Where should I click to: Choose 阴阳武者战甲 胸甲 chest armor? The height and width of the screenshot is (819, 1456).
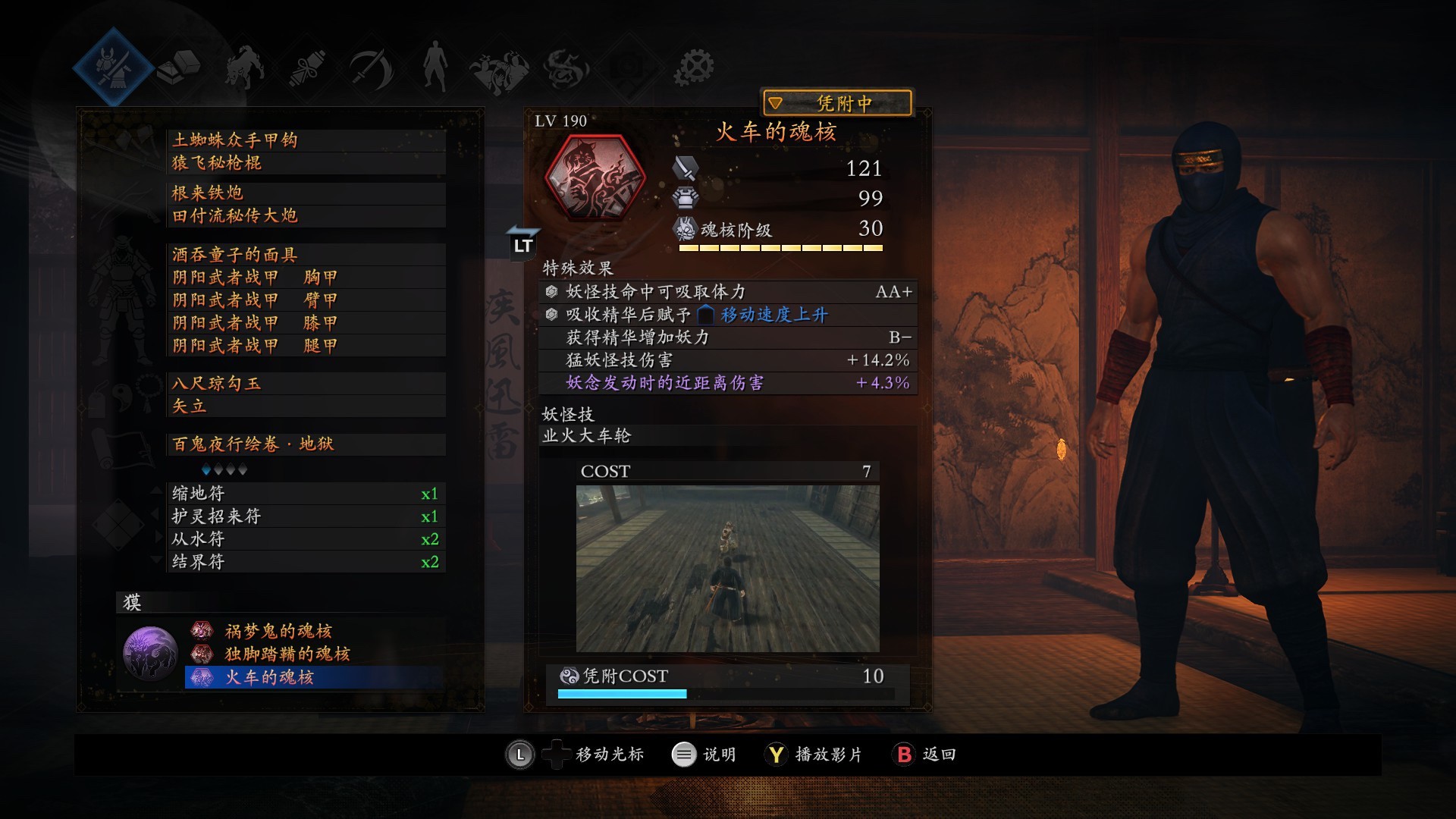click(303, 278)
